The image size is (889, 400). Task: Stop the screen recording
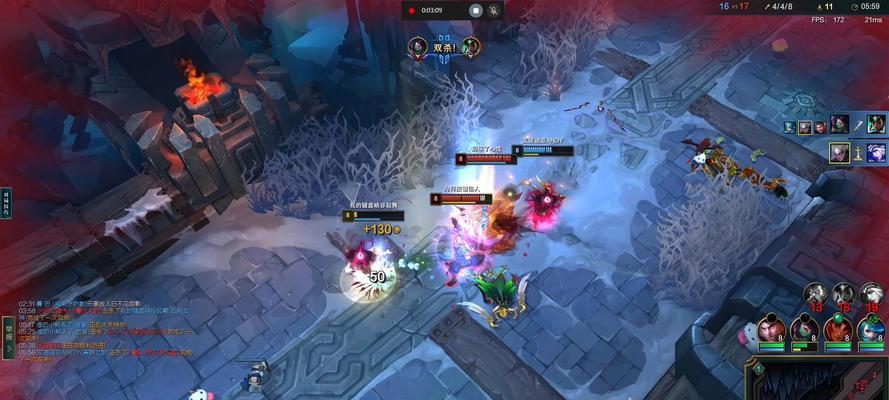click(477, 10)
